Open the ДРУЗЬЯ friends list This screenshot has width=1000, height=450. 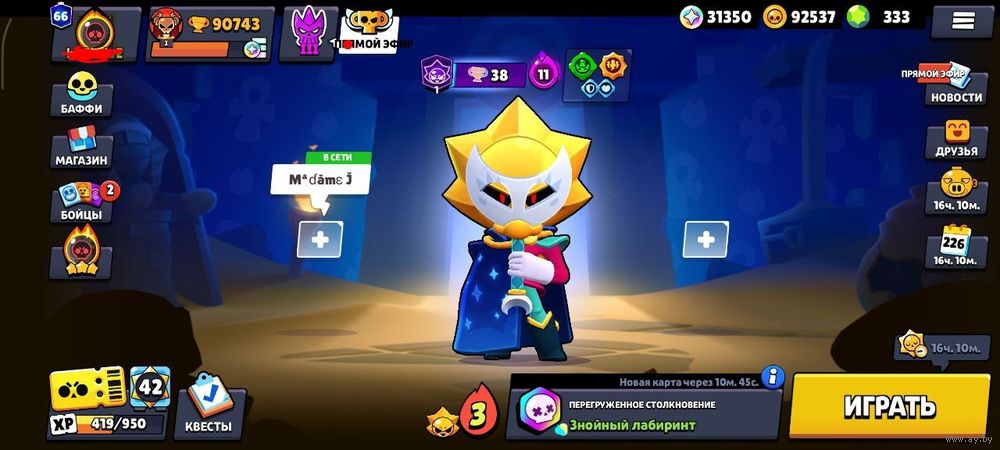coord(957,139)
